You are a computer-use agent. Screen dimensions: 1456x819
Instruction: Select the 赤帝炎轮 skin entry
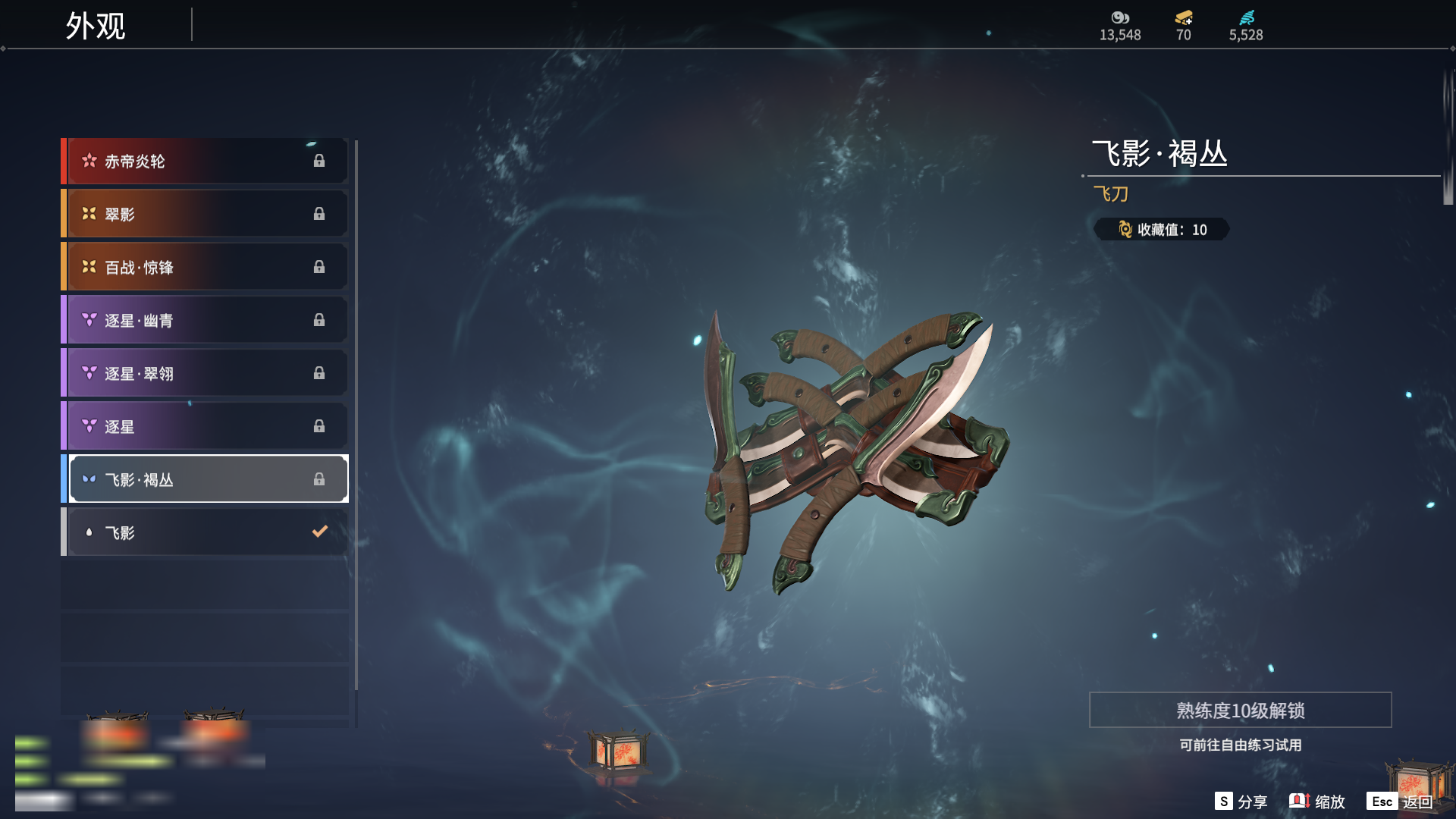[x=205, y=161]
